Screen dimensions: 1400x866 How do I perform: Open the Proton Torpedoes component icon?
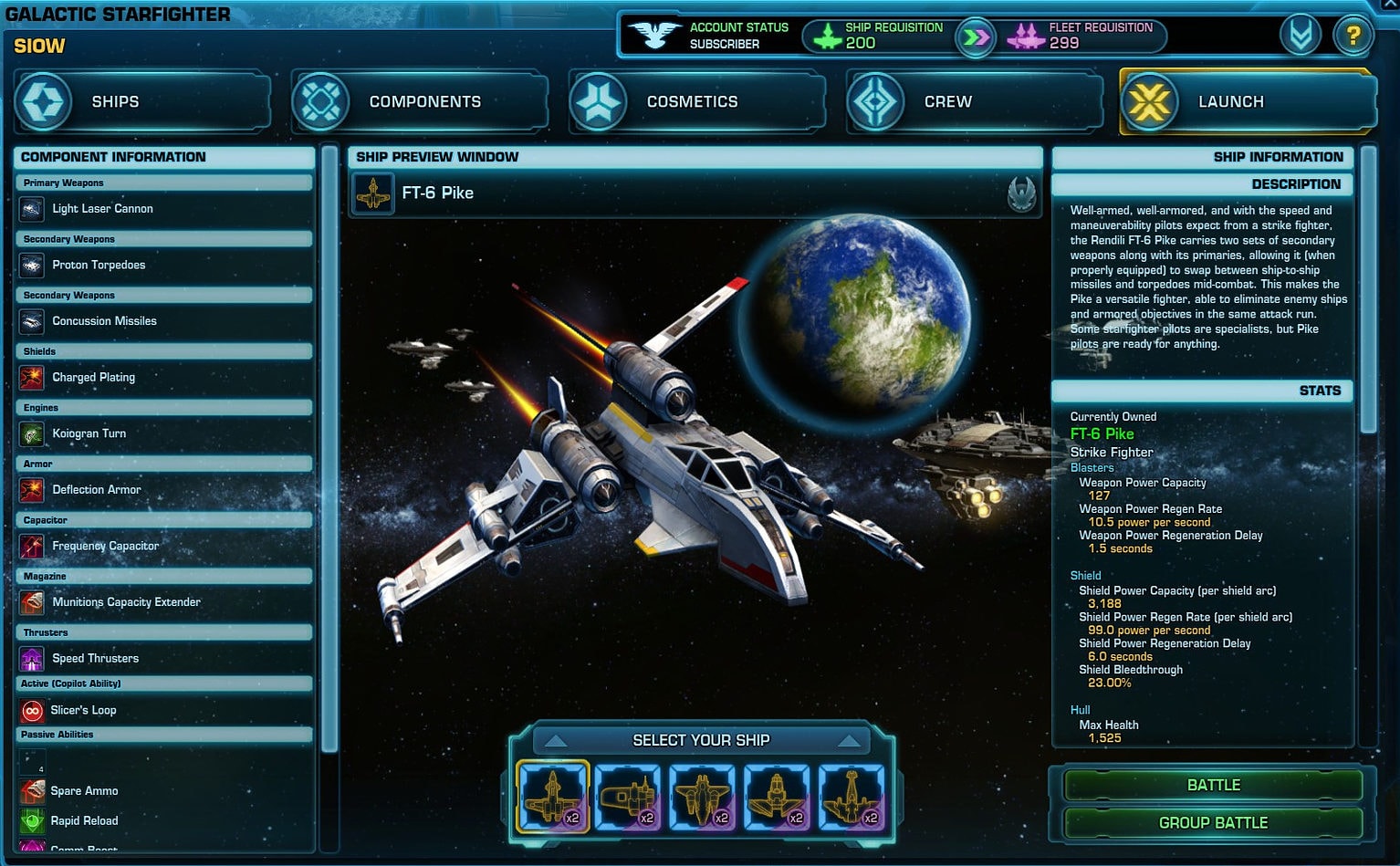(x=31, y=266)
